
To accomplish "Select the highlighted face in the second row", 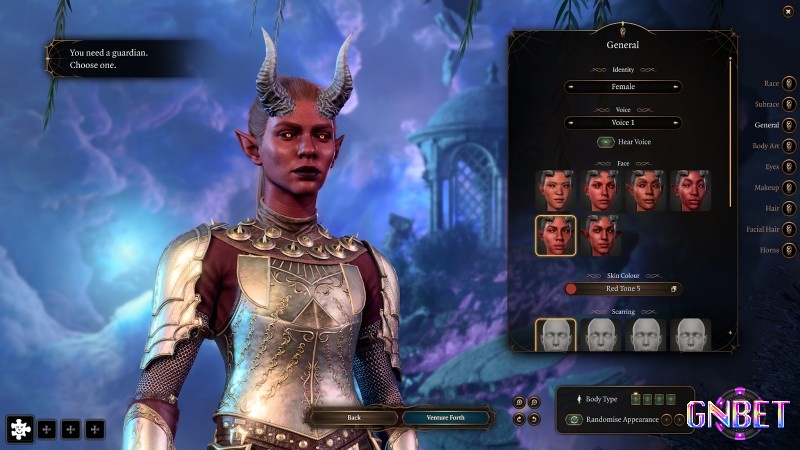I will pyautogui.click(x=555, y=236).
